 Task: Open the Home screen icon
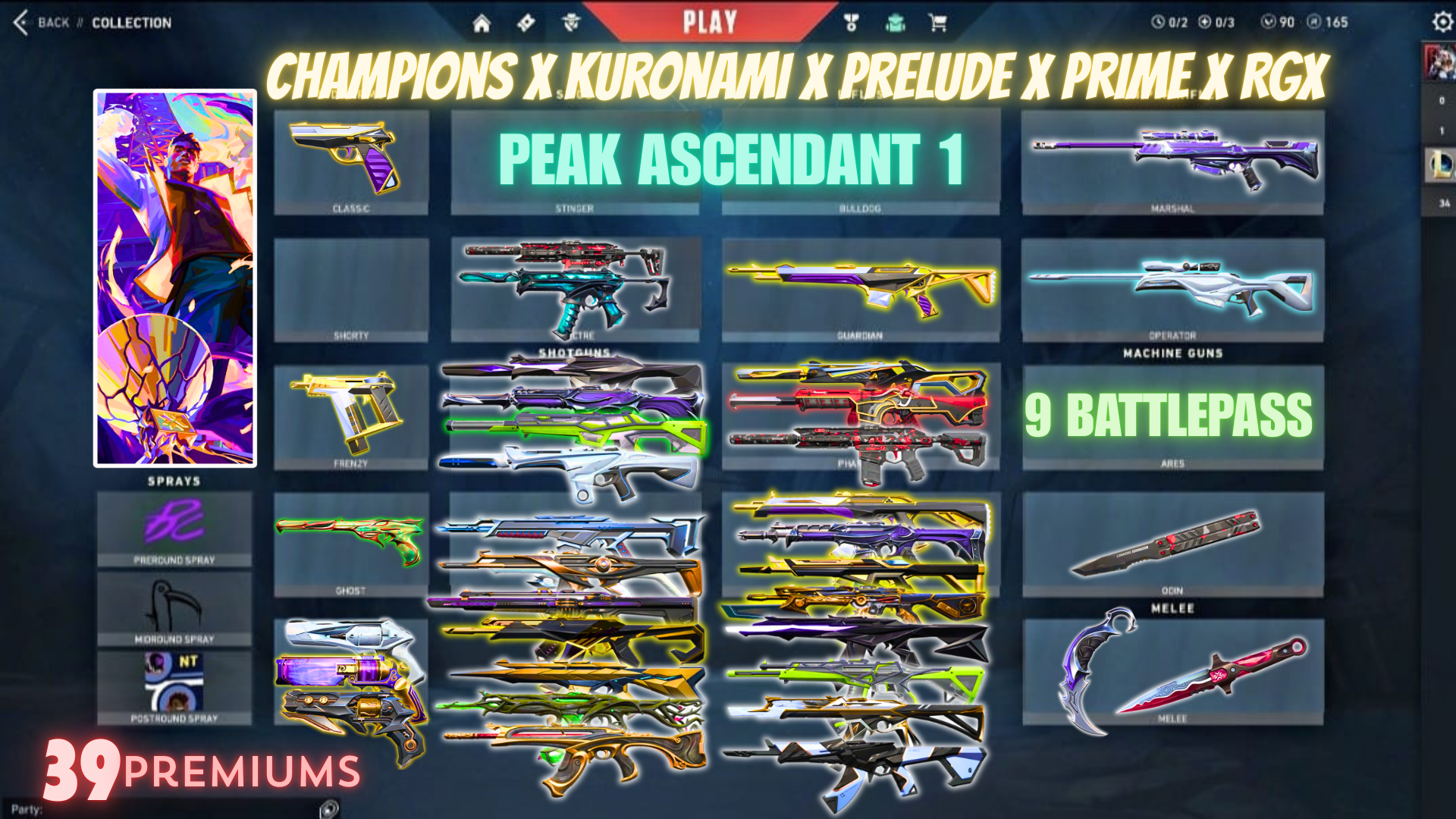(483, 20)
